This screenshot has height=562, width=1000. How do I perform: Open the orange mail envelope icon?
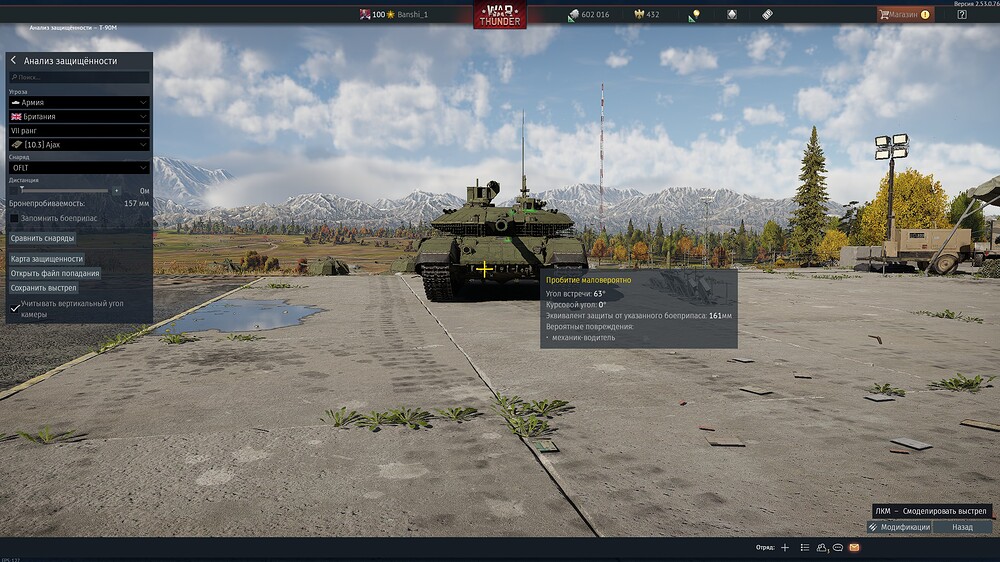pyautogui.click(x=854, y=548)
